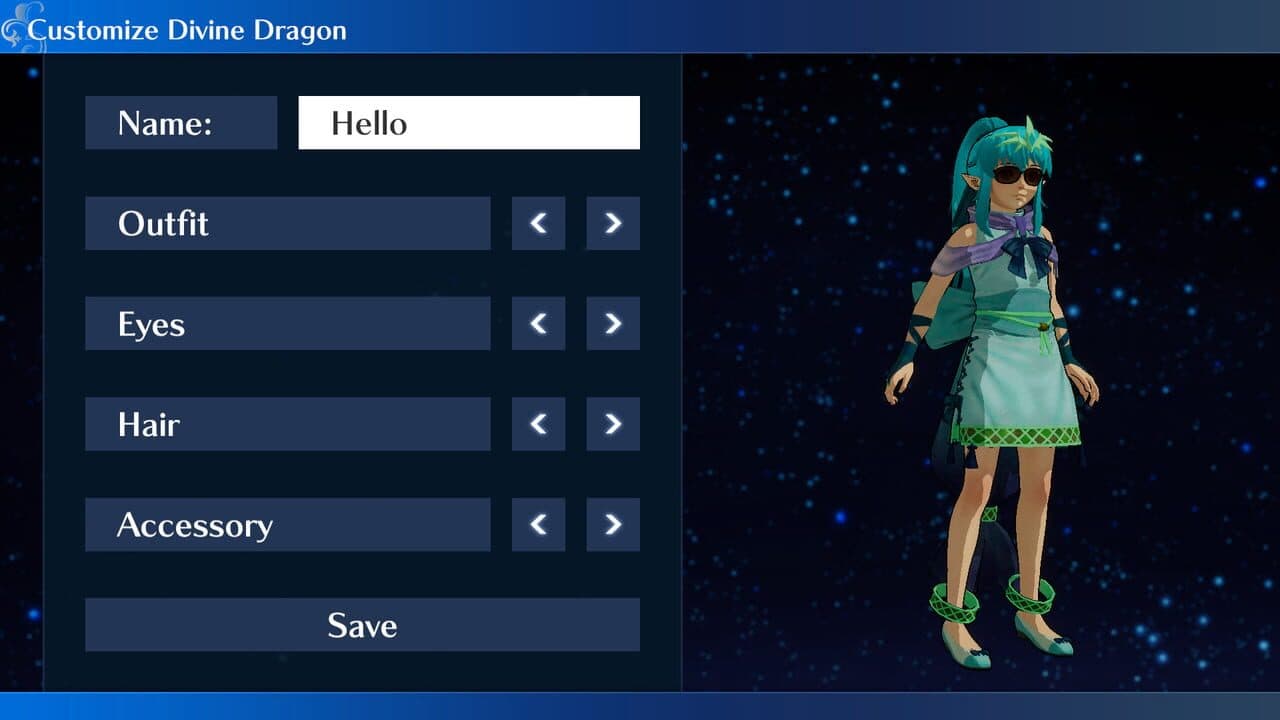Open the Eyes option row

point(287,323)
